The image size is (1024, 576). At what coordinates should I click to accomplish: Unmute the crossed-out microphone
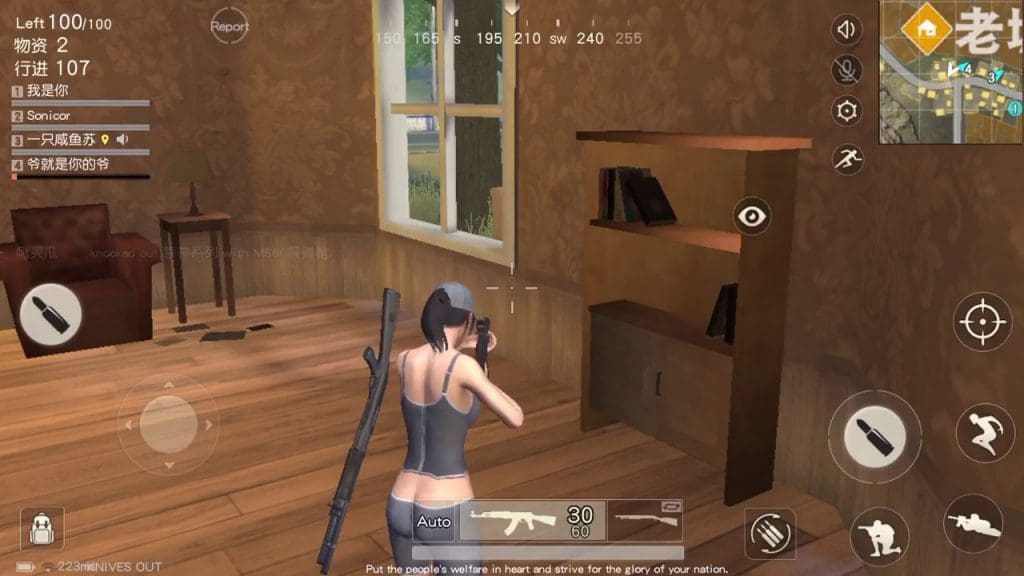[x=847, y=70]
